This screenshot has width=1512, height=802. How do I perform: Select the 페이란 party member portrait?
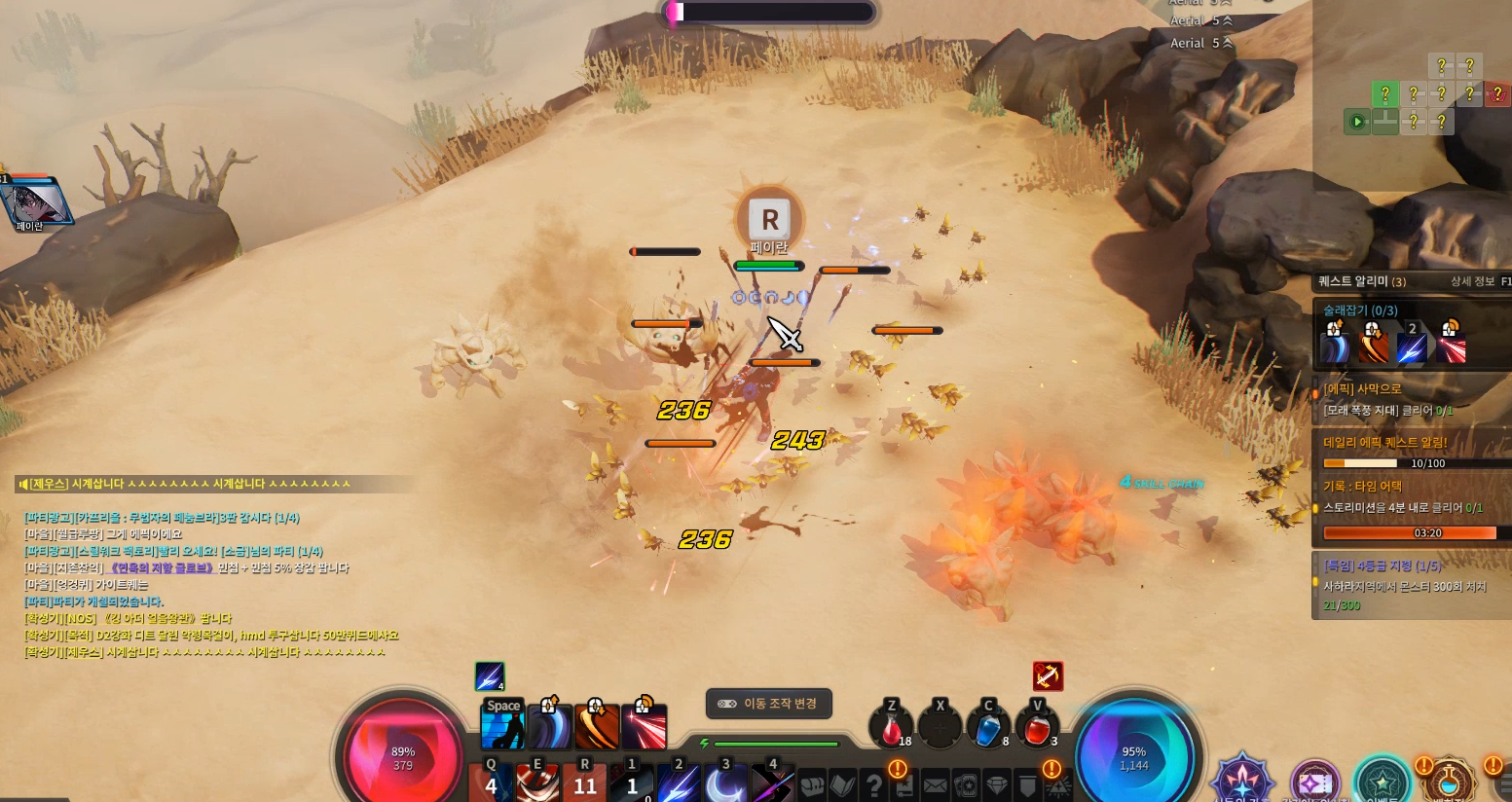[35, 203]
